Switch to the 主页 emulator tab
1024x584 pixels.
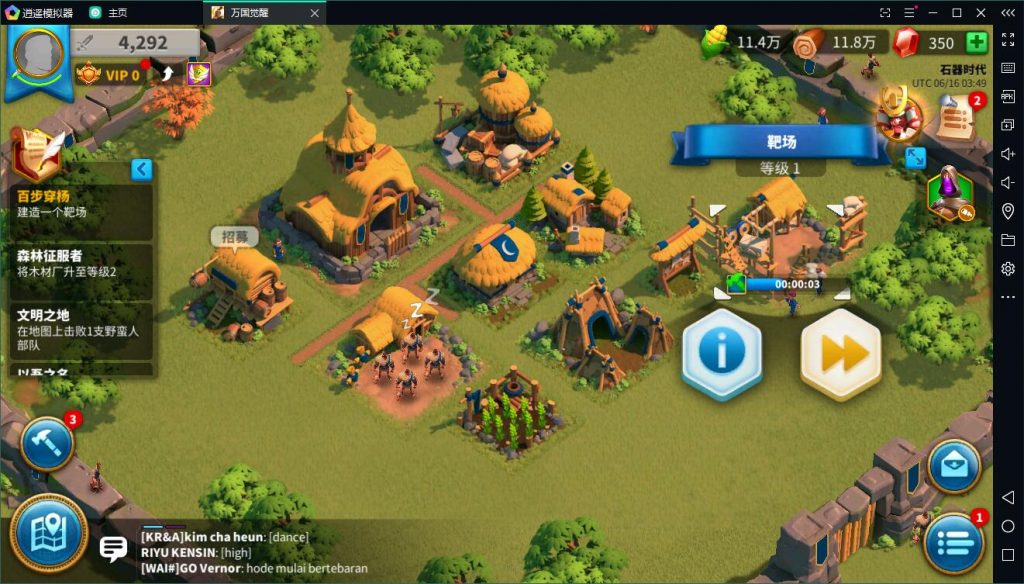pos(117,12)
